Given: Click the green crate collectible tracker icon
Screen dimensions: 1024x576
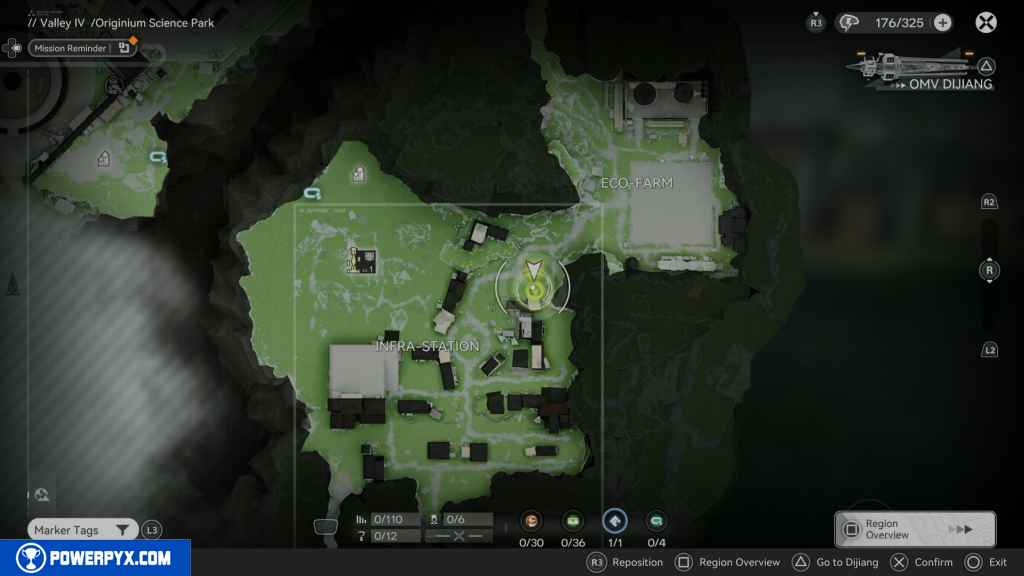Looking at the screenshot, I should coord(573,521).
